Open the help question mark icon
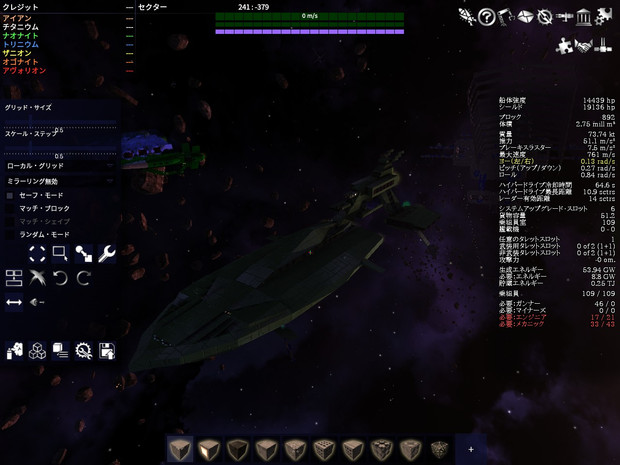 tap(486, 17)
